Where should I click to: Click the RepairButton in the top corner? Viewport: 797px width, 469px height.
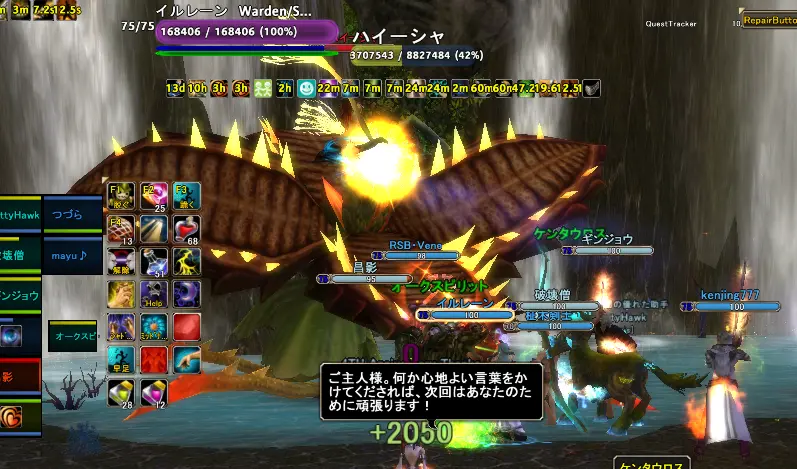pyautogui.click(x=767, y=20)
